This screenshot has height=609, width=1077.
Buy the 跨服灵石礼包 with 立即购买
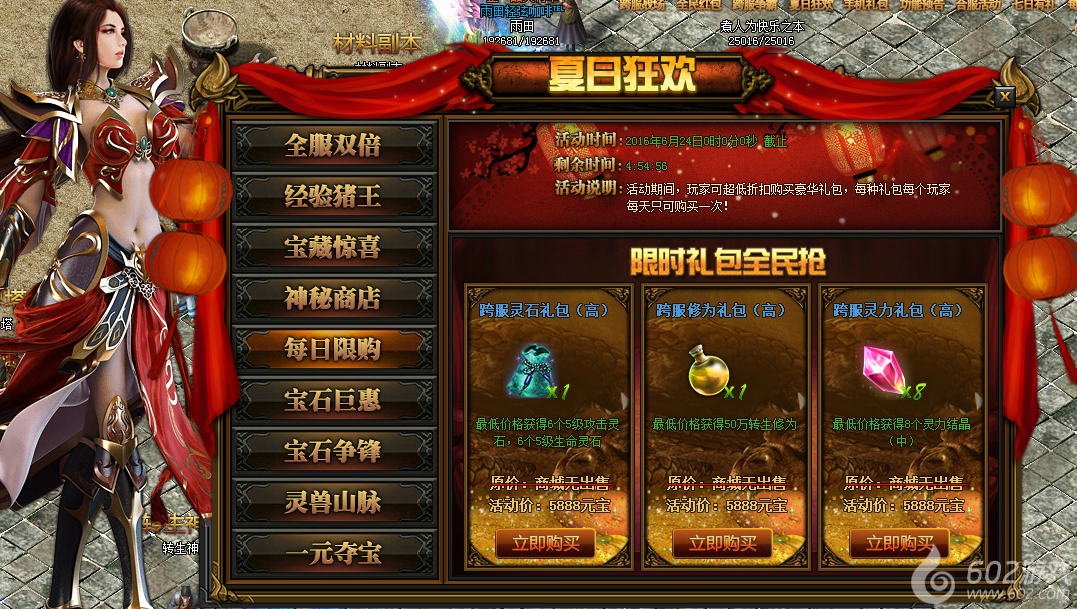545,544
